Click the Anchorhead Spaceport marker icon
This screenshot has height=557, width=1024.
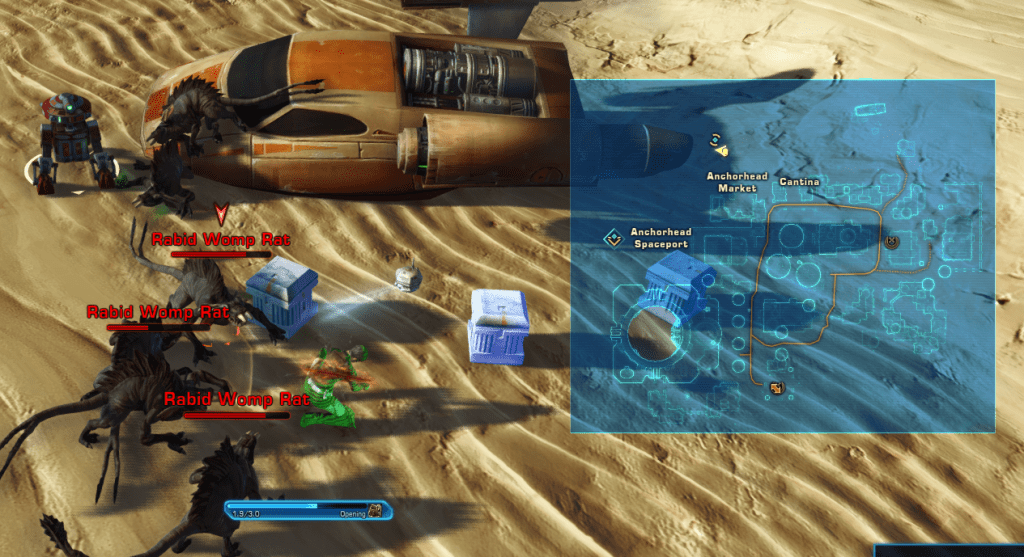[612, 238]
